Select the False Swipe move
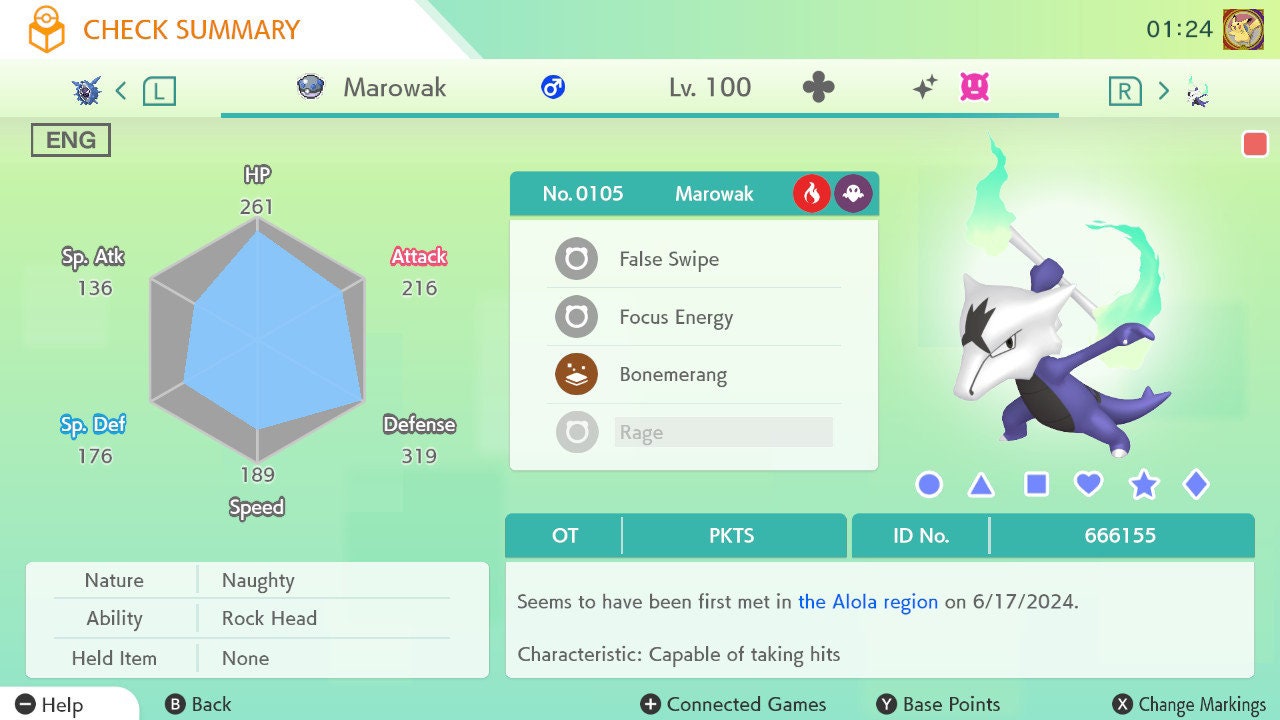Viewport: 1280px width, 720px height. click(x=668, y=260)
